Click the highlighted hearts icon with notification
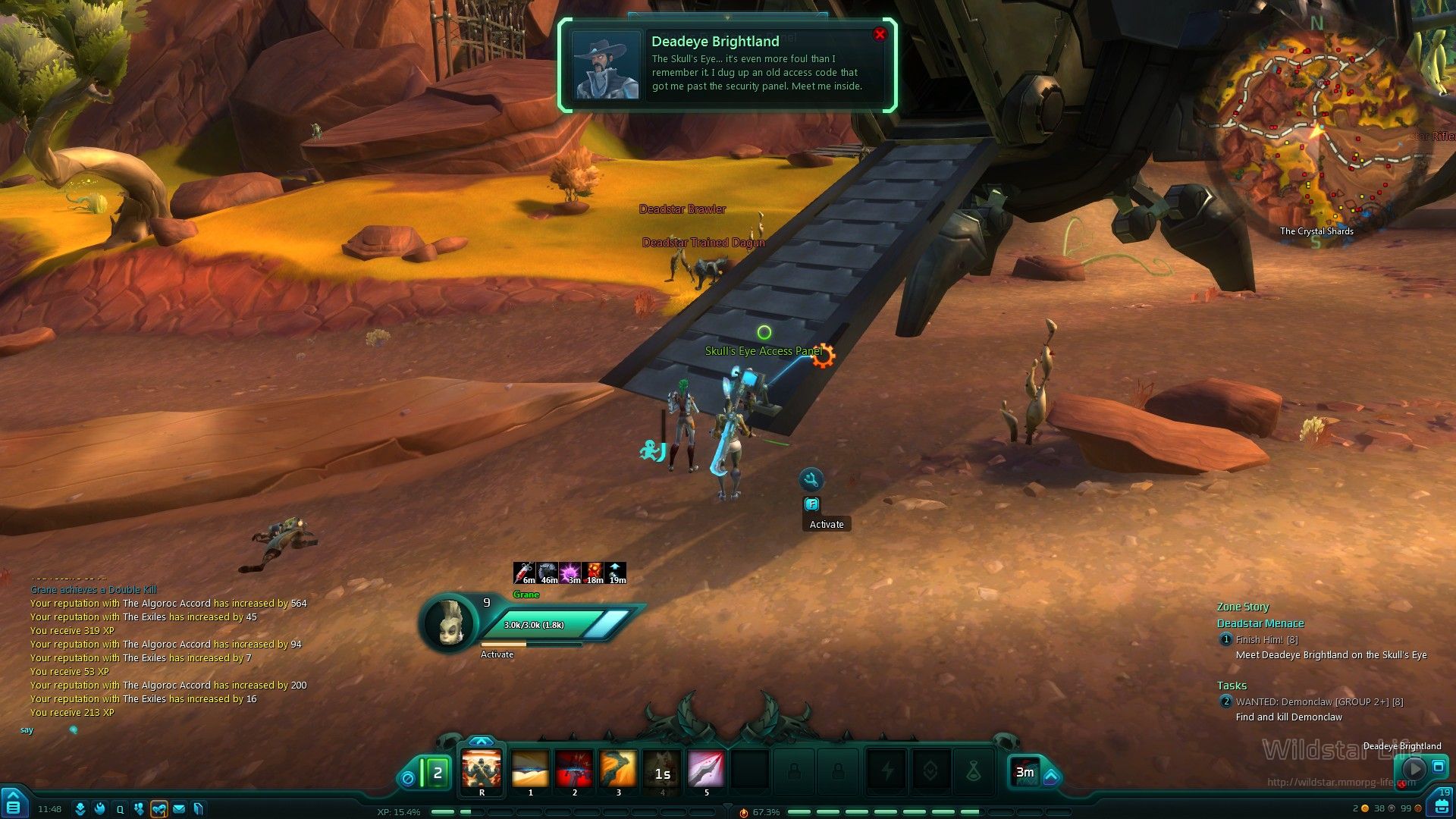Image resolution: width=1456 pixels, height=819 pixels. click(158, 809)
